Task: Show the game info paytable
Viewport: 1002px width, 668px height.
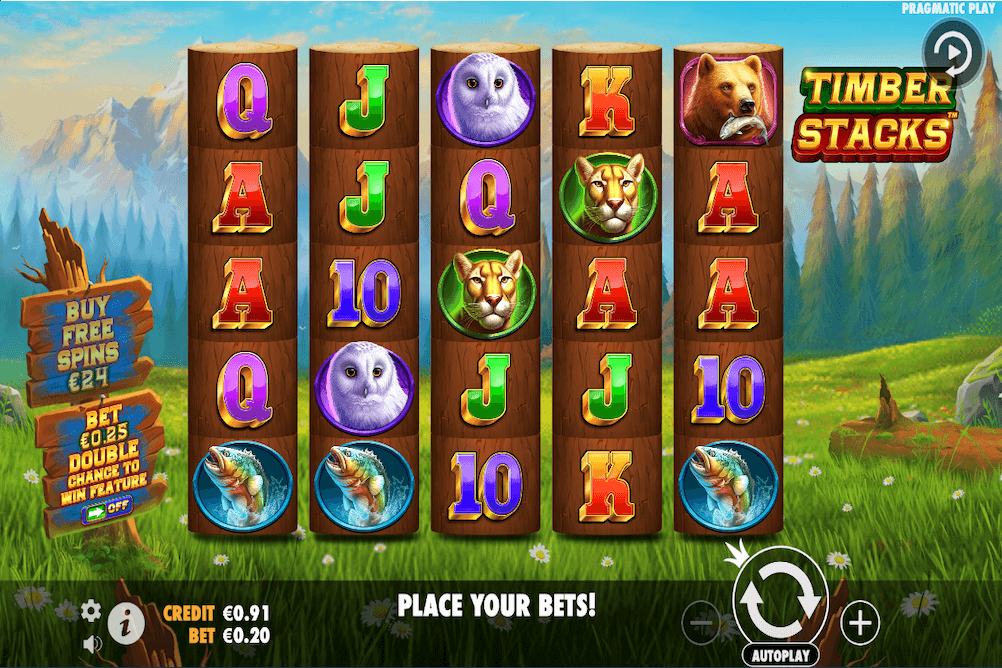Action: coord(127,622)
